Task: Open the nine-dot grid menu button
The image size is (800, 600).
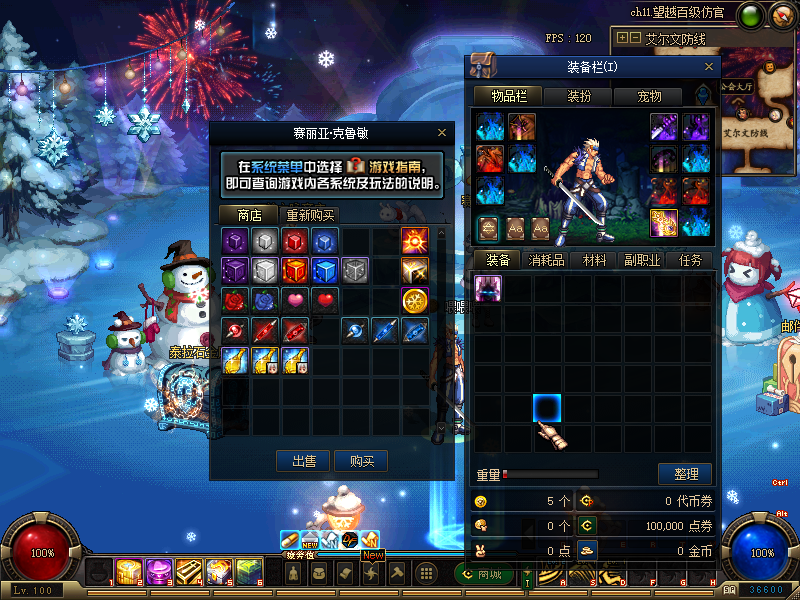Action: [x=425, y=573]
